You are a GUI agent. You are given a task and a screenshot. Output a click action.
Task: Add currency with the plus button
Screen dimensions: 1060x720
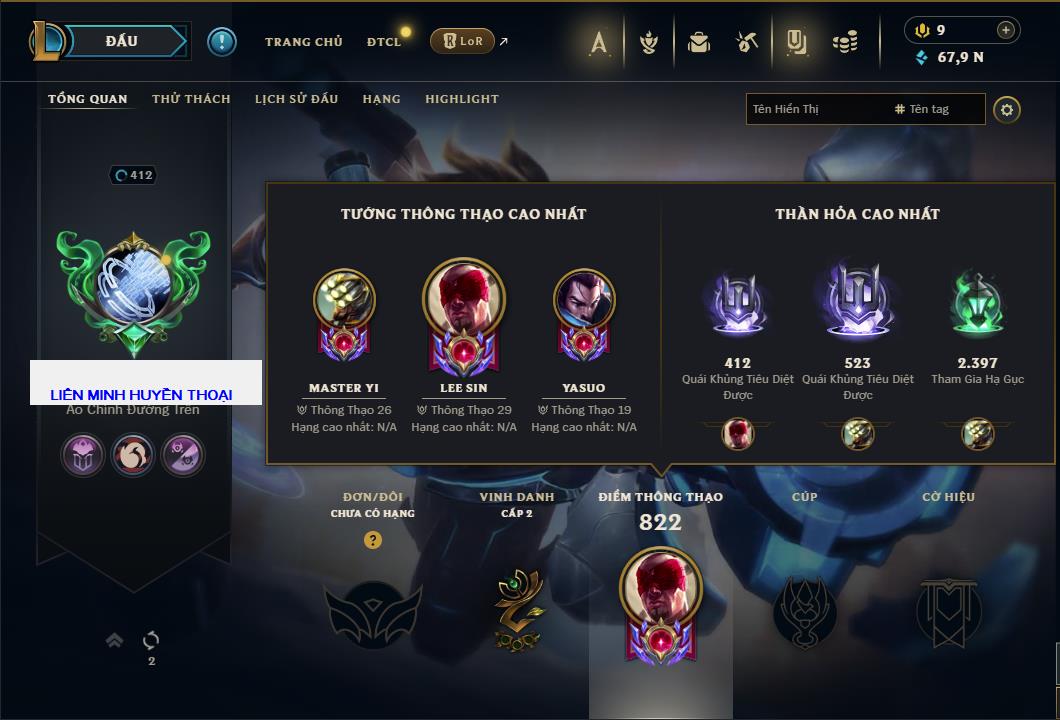tap(1005, 30)
